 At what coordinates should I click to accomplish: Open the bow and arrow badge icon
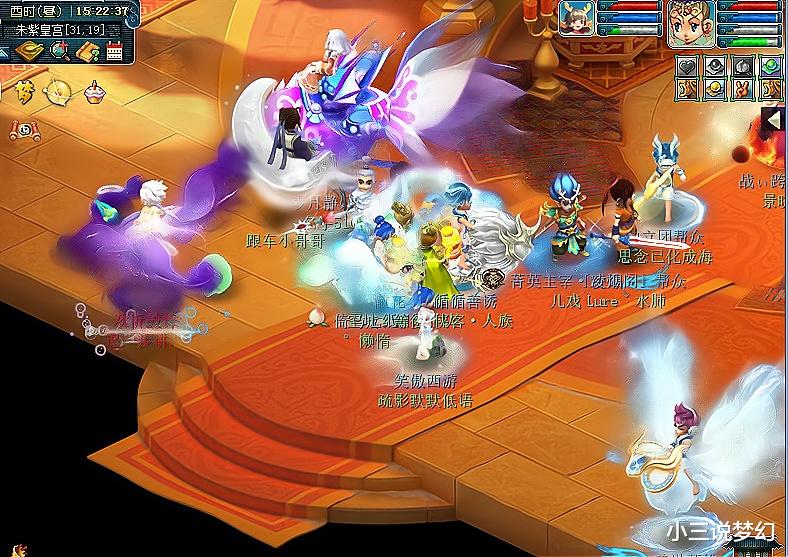coord(57,92)
